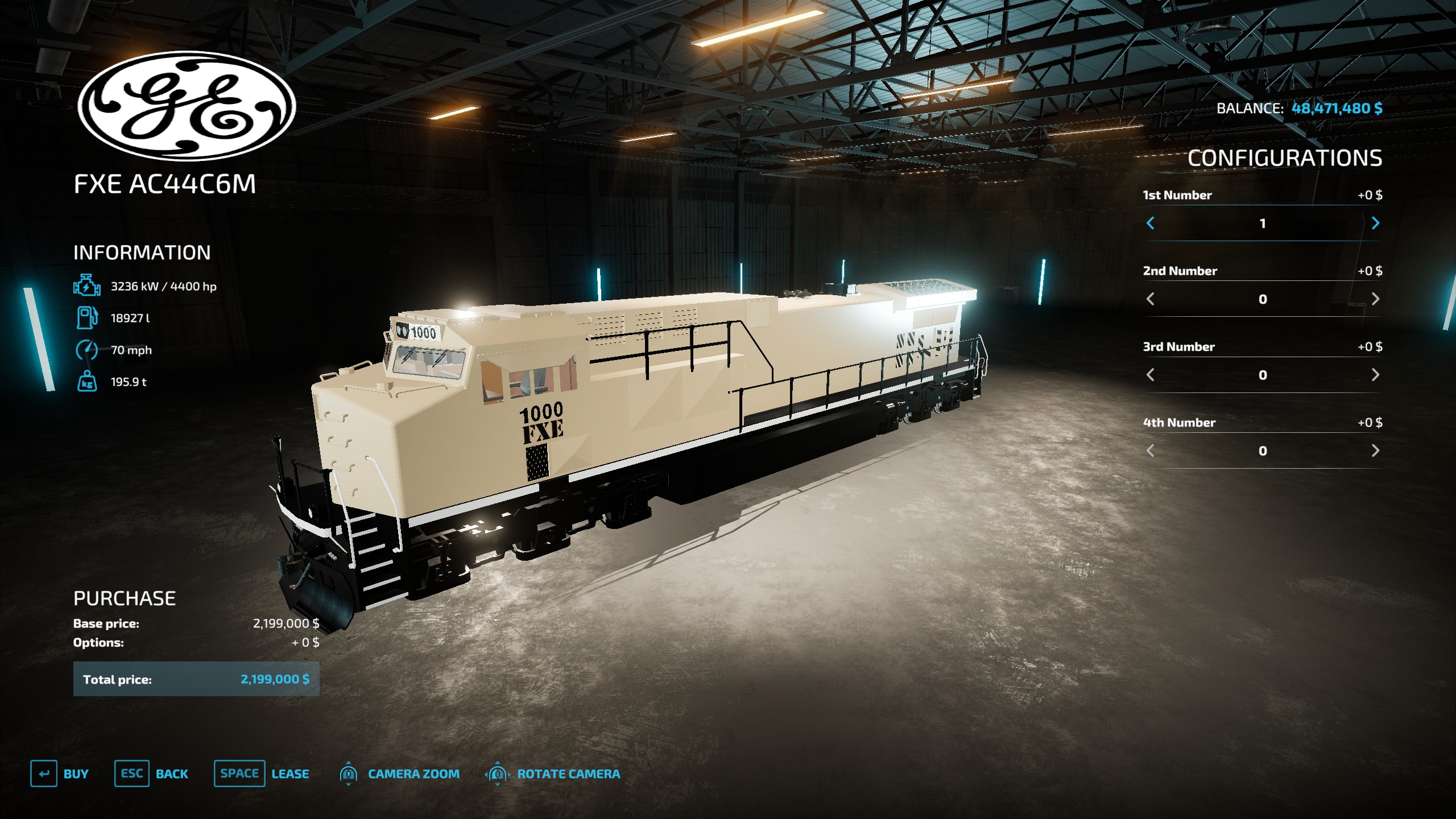Click the account Balance display

pyautogui.click(x=1300, y=108)
